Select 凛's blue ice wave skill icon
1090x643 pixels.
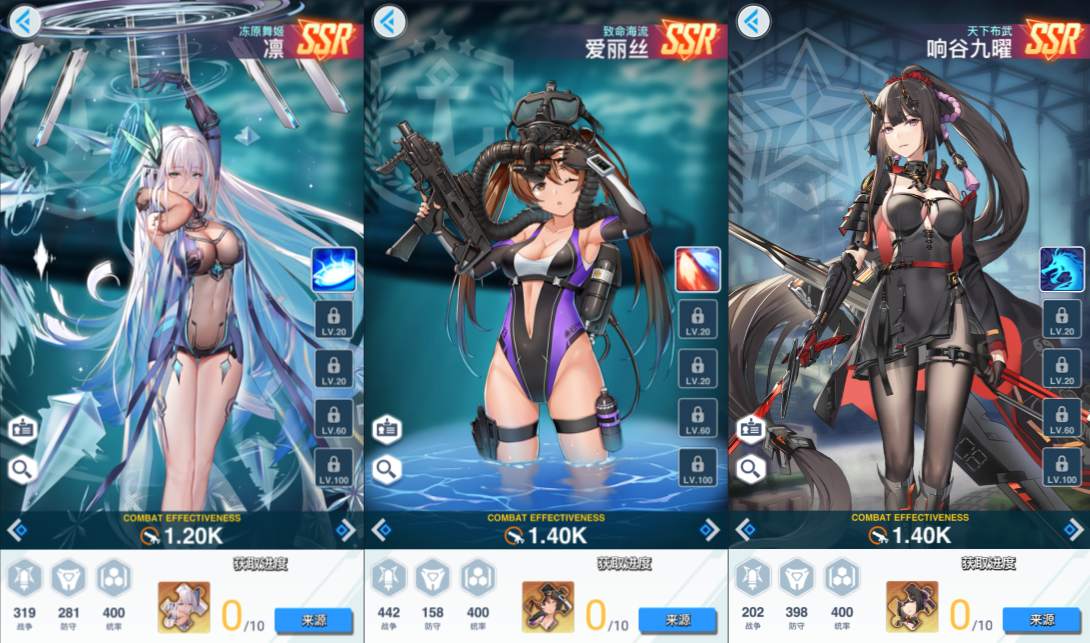coord(333,269)
